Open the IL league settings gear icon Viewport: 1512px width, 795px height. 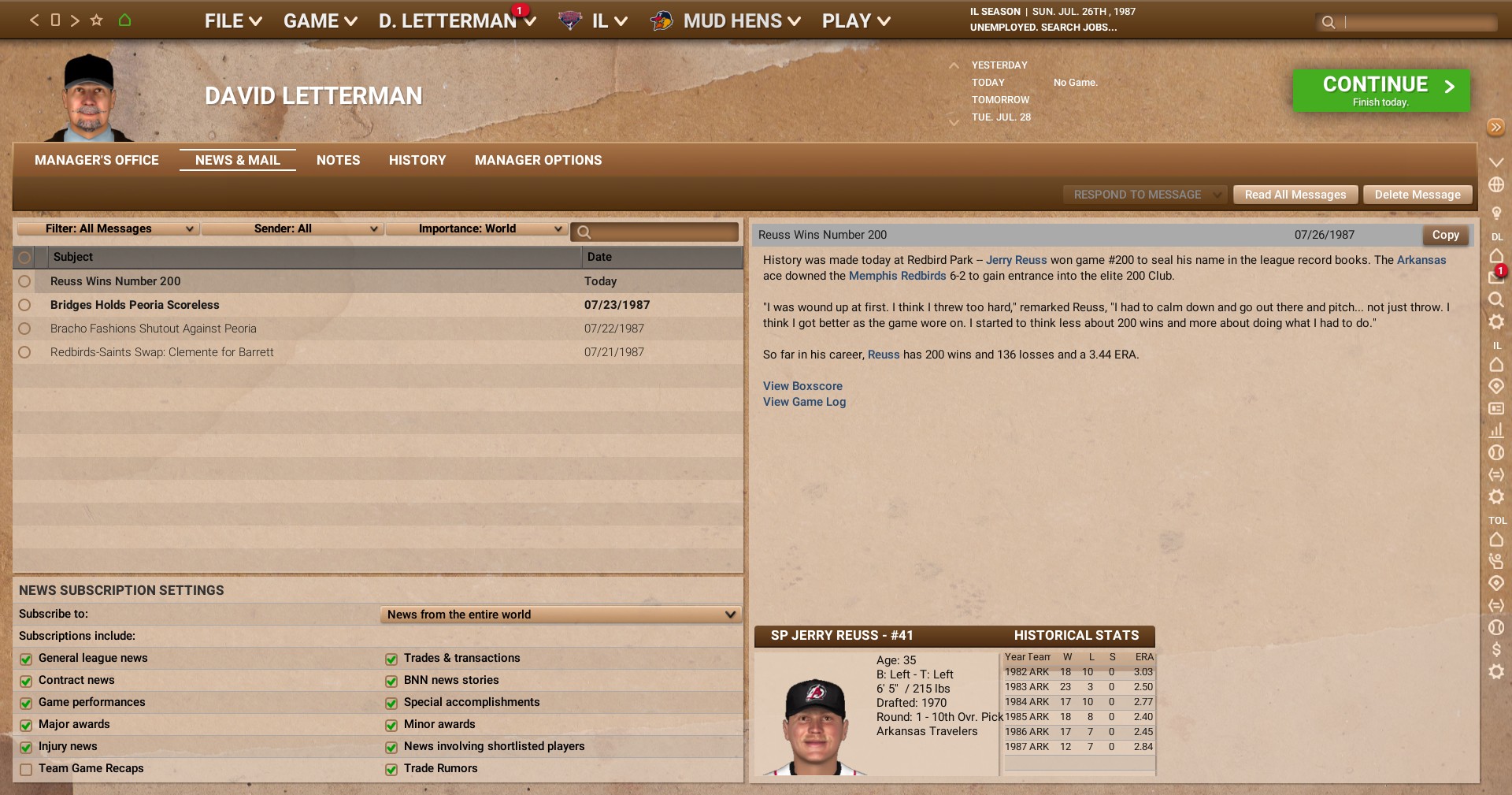(x=1497, y=497)
